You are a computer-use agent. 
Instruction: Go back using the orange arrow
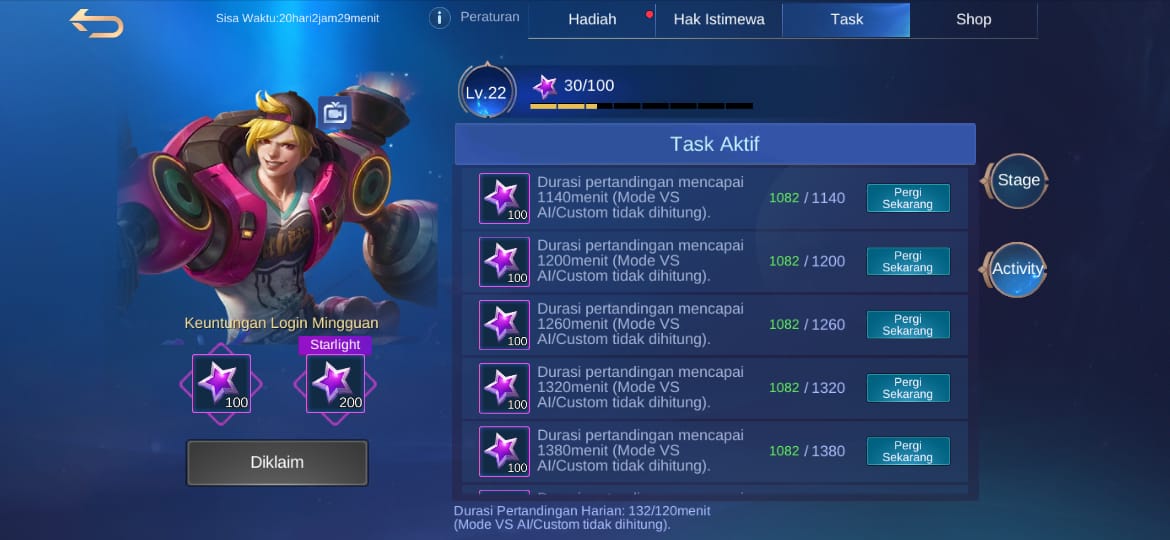[x=96, y=22]
